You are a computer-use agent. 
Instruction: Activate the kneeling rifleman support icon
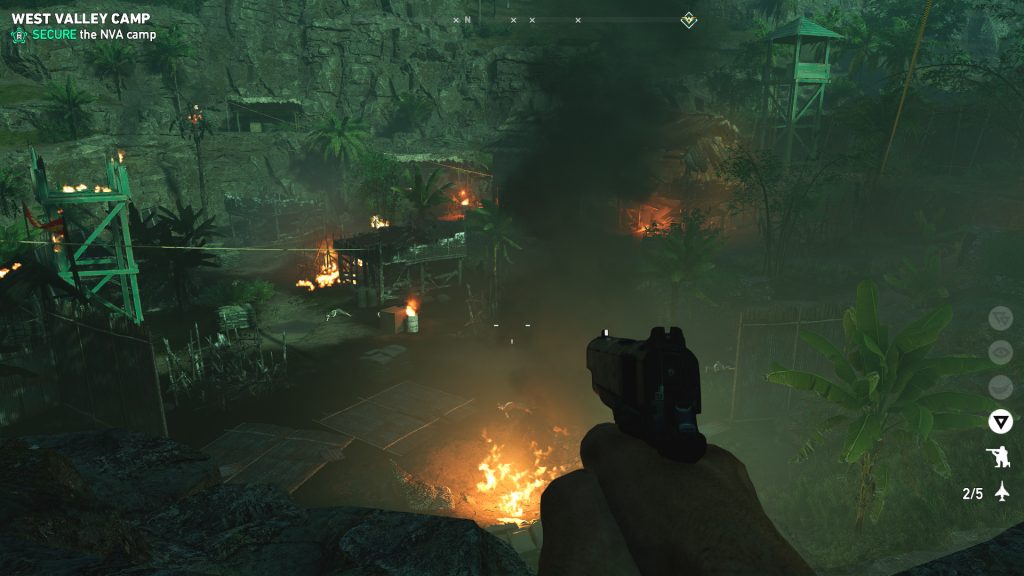tap(1000, 458)
